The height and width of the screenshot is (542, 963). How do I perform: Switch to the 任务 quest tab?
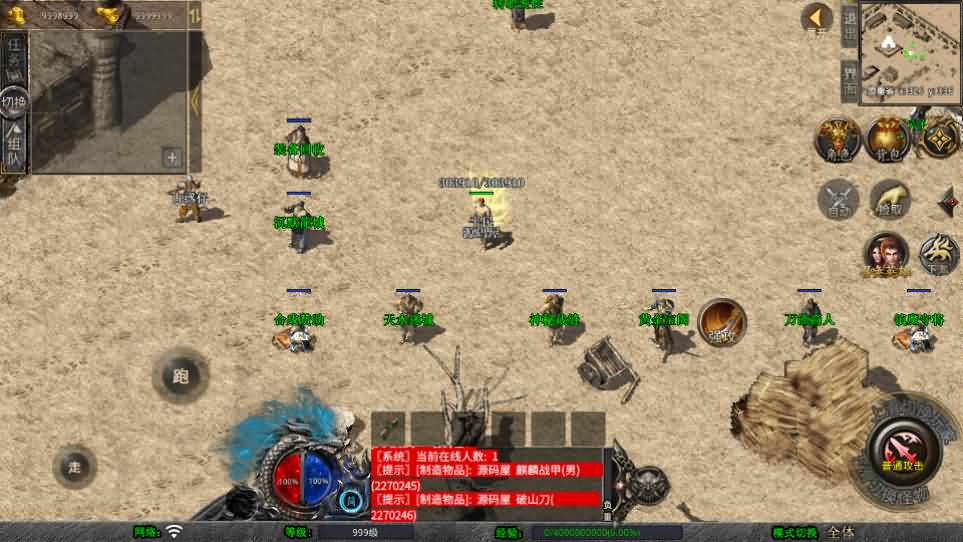[x=14, y=58]
